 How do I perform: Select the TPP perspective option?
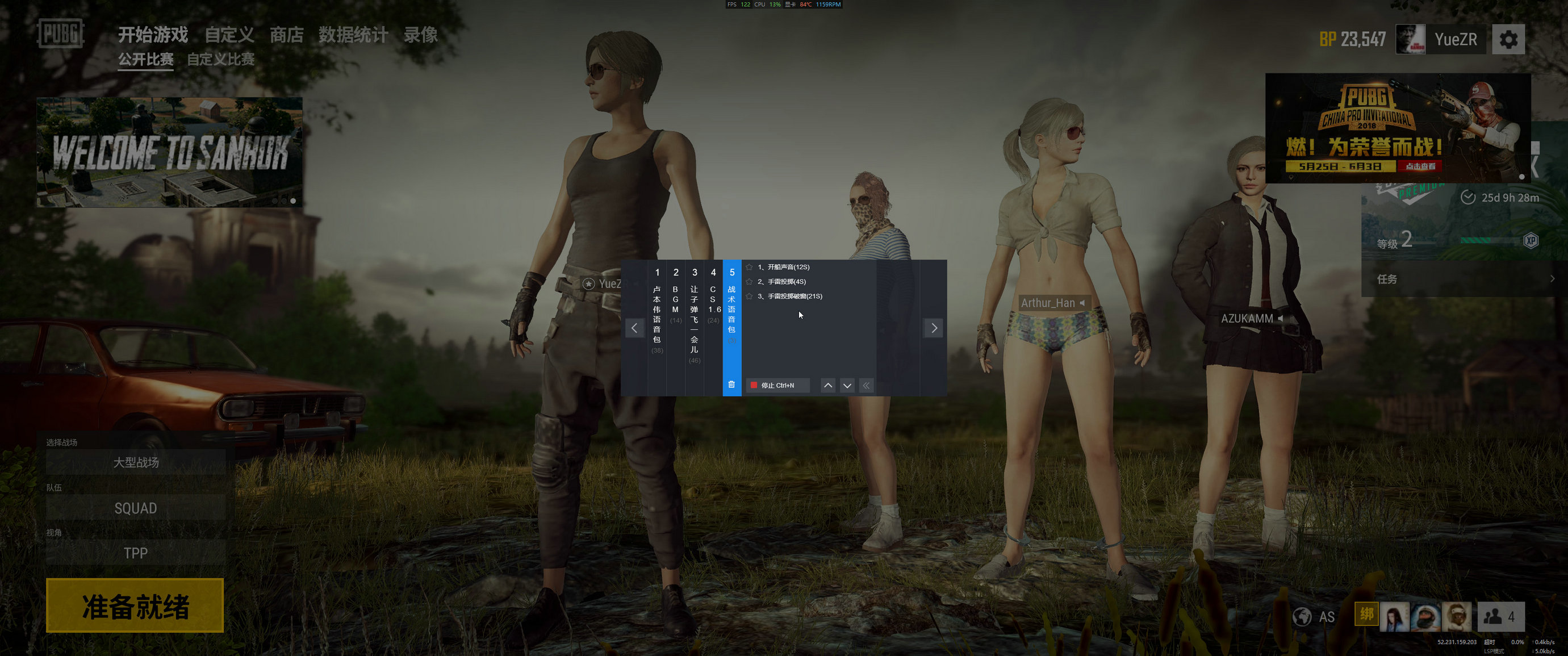click(136, 553)
